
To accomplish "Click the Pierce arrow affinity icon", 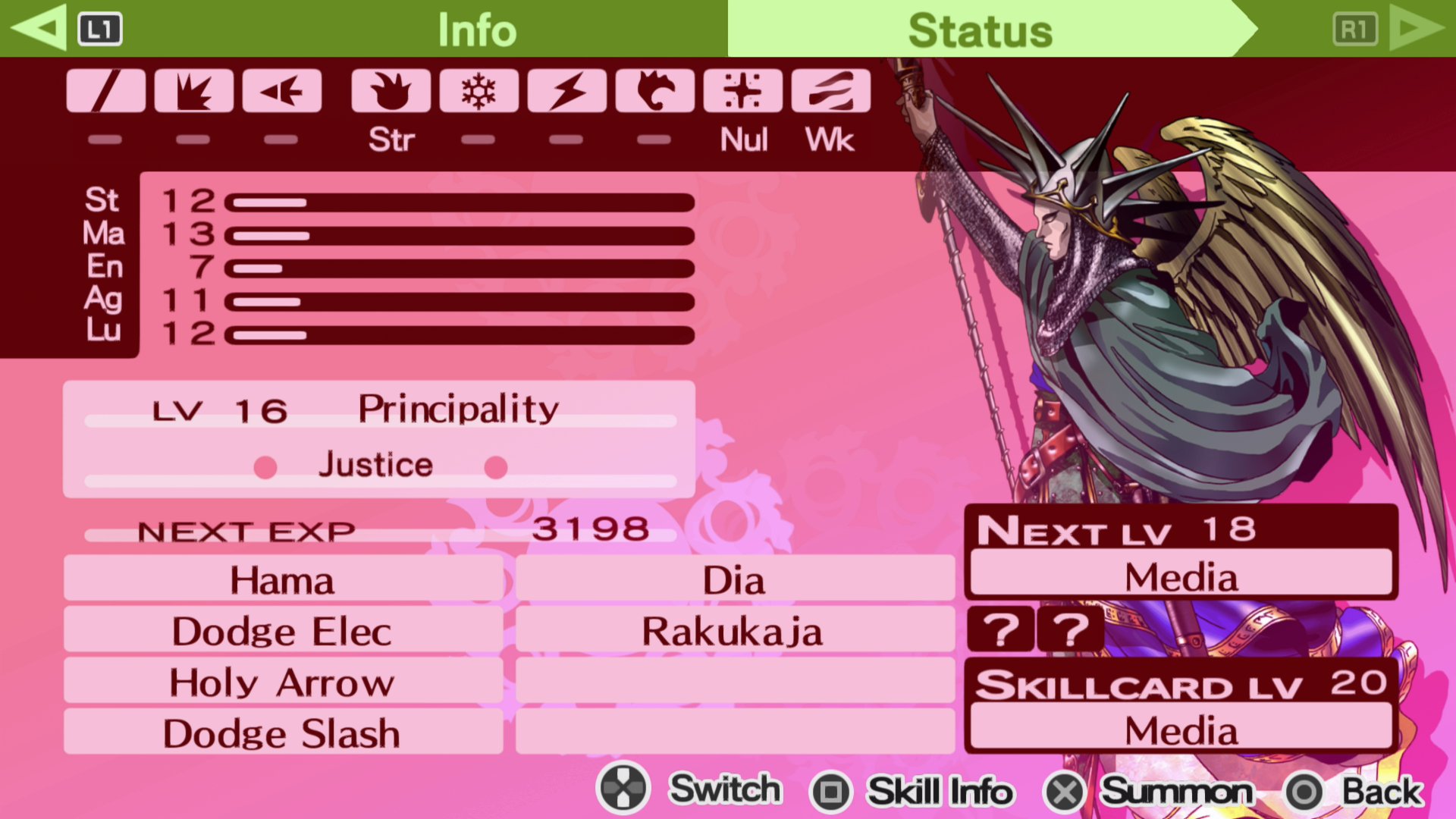I will [282, 91].
